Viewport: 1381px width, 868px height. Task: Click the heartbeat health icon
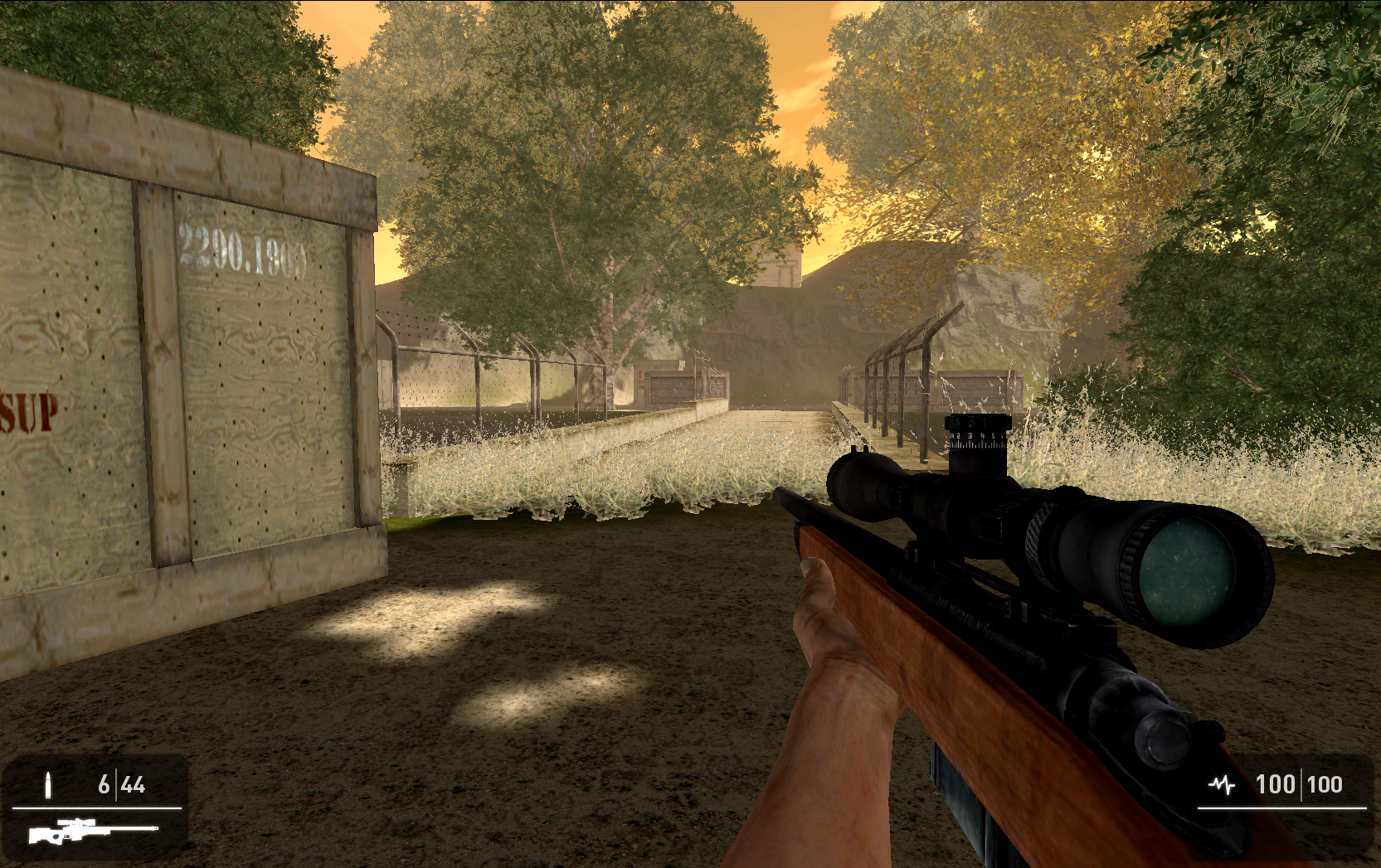[1222, 782]
